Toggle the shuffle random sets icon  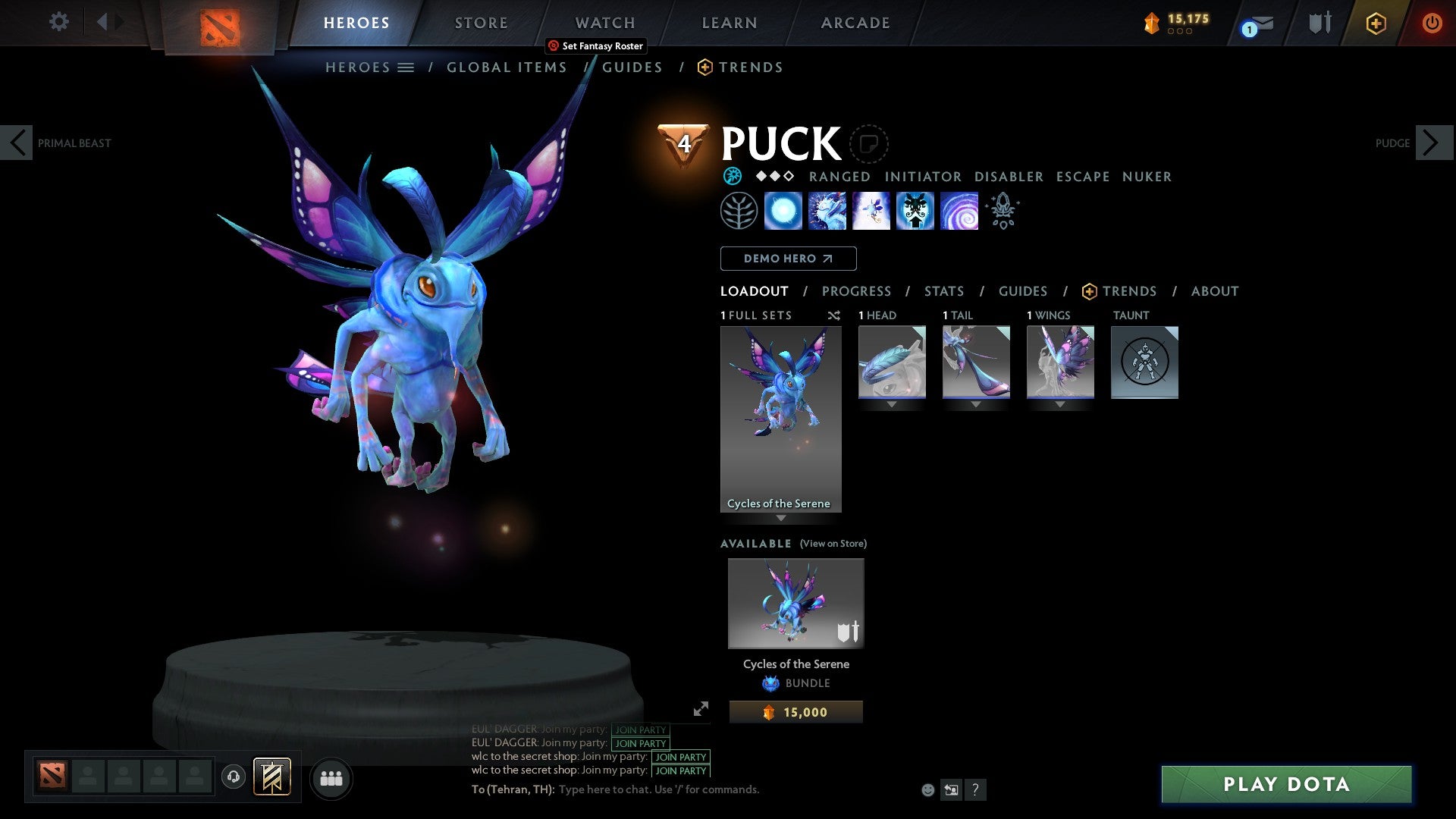[x=834, y=315]
